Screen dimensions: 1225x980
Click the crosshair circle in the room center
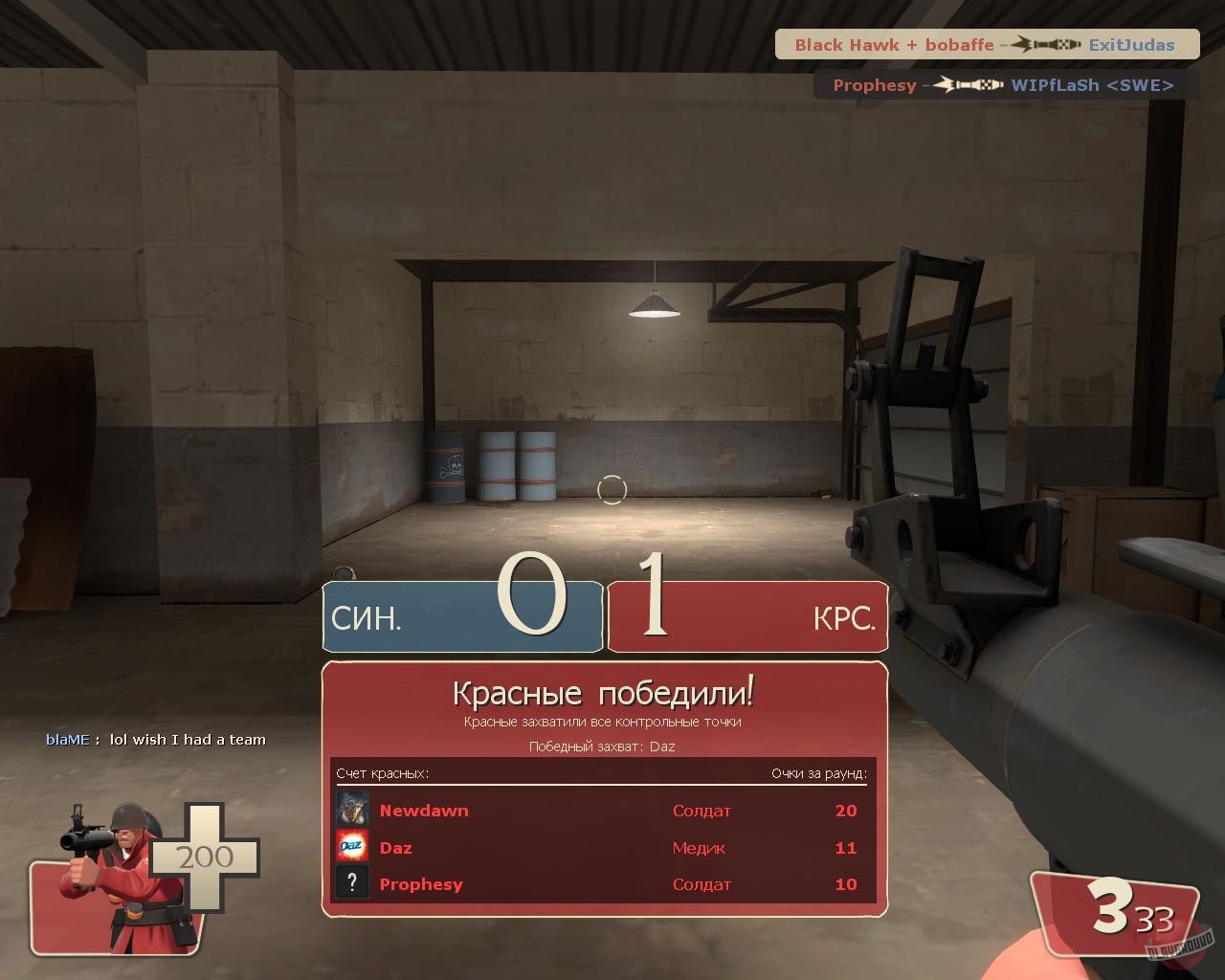coord(612,490)
